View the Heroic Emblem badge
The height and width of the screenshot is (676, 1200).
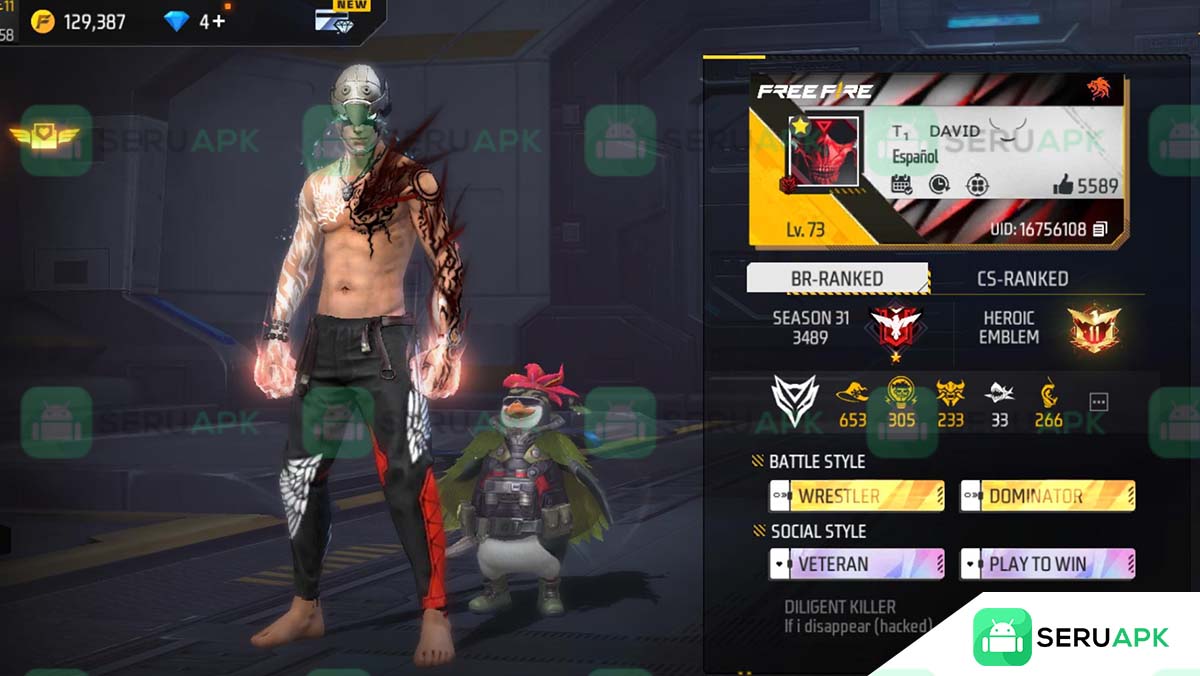click(1093, 327)
